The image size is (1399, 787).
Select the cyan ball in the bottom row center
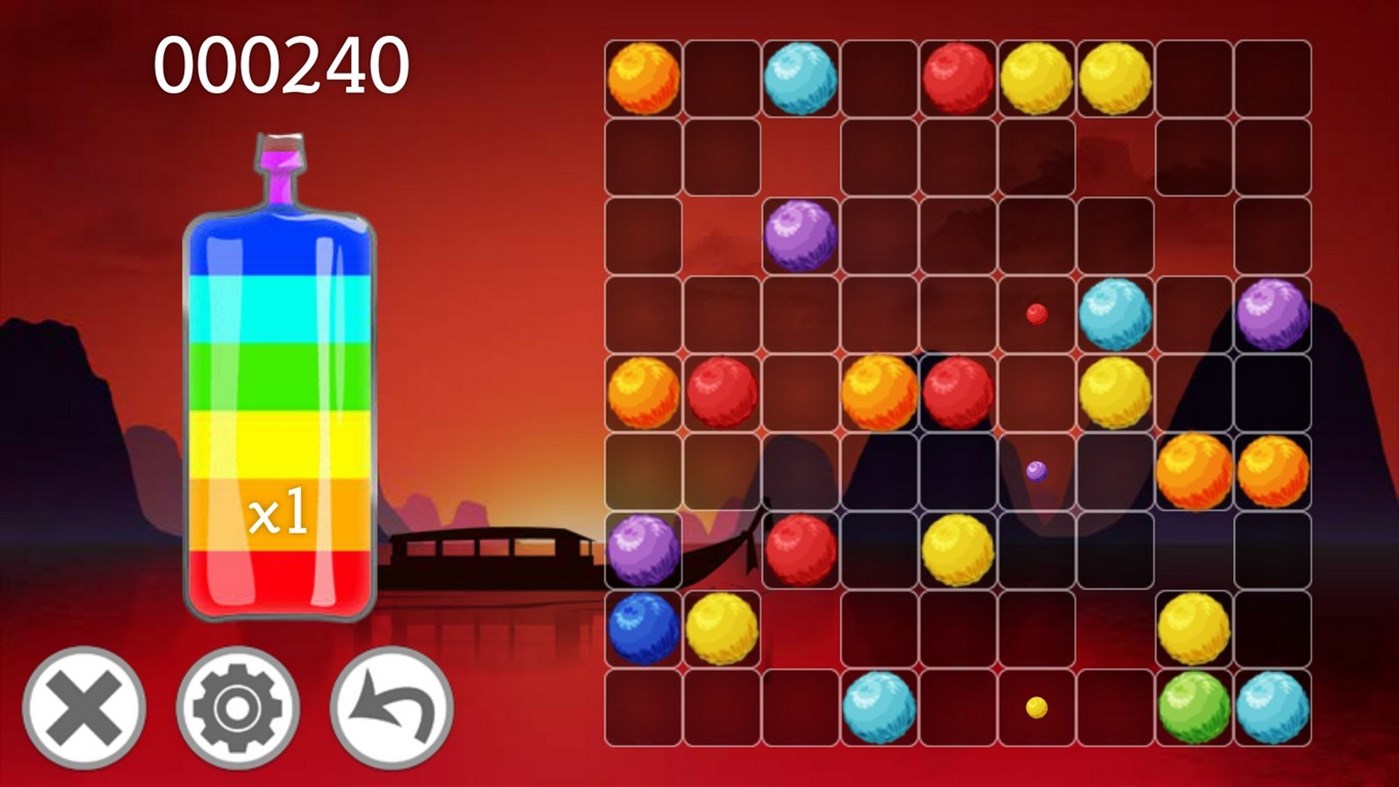point(876,708)
